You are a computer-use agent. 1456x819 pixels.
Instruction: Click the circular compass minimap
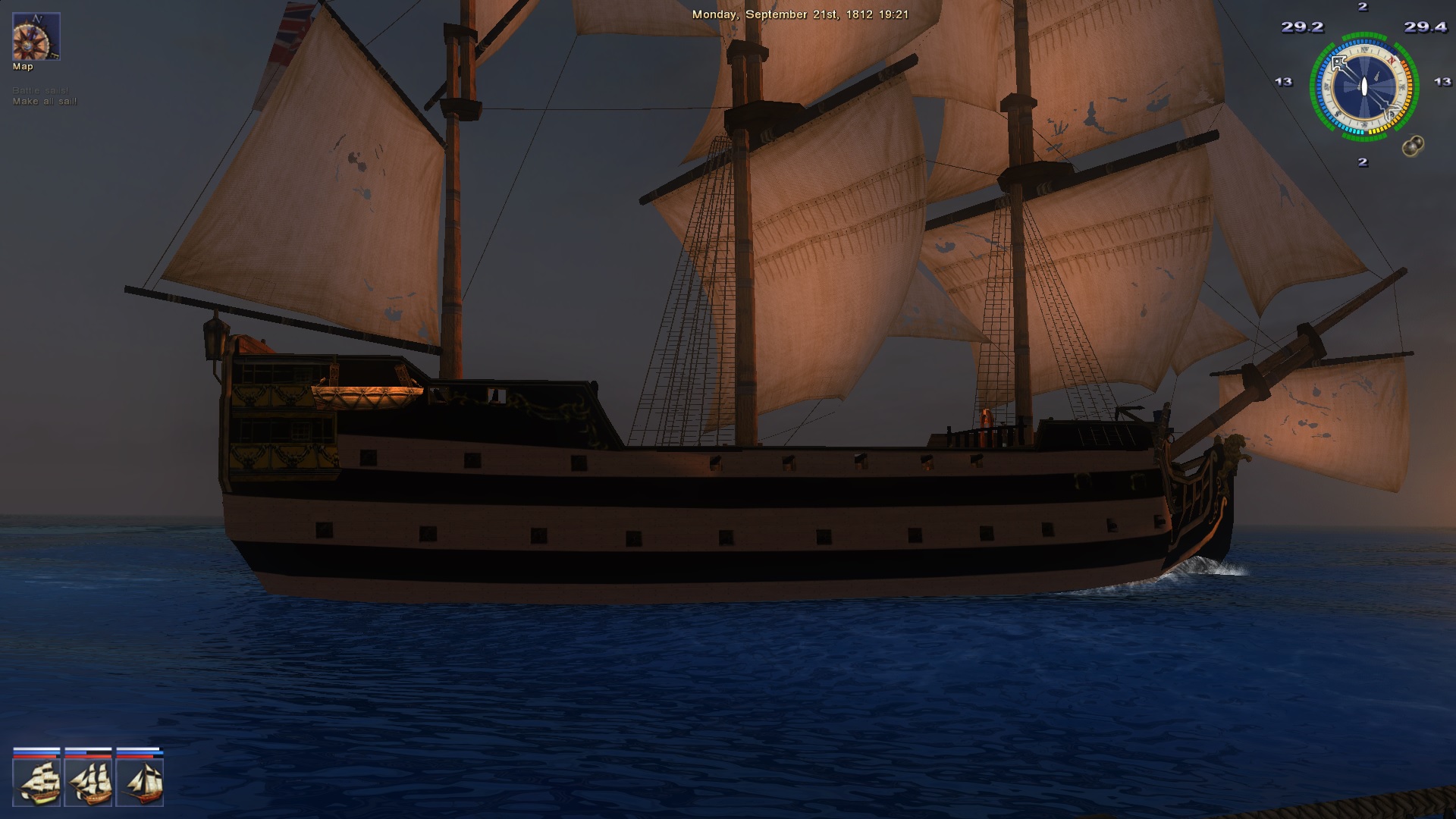tap(1363, 86)
